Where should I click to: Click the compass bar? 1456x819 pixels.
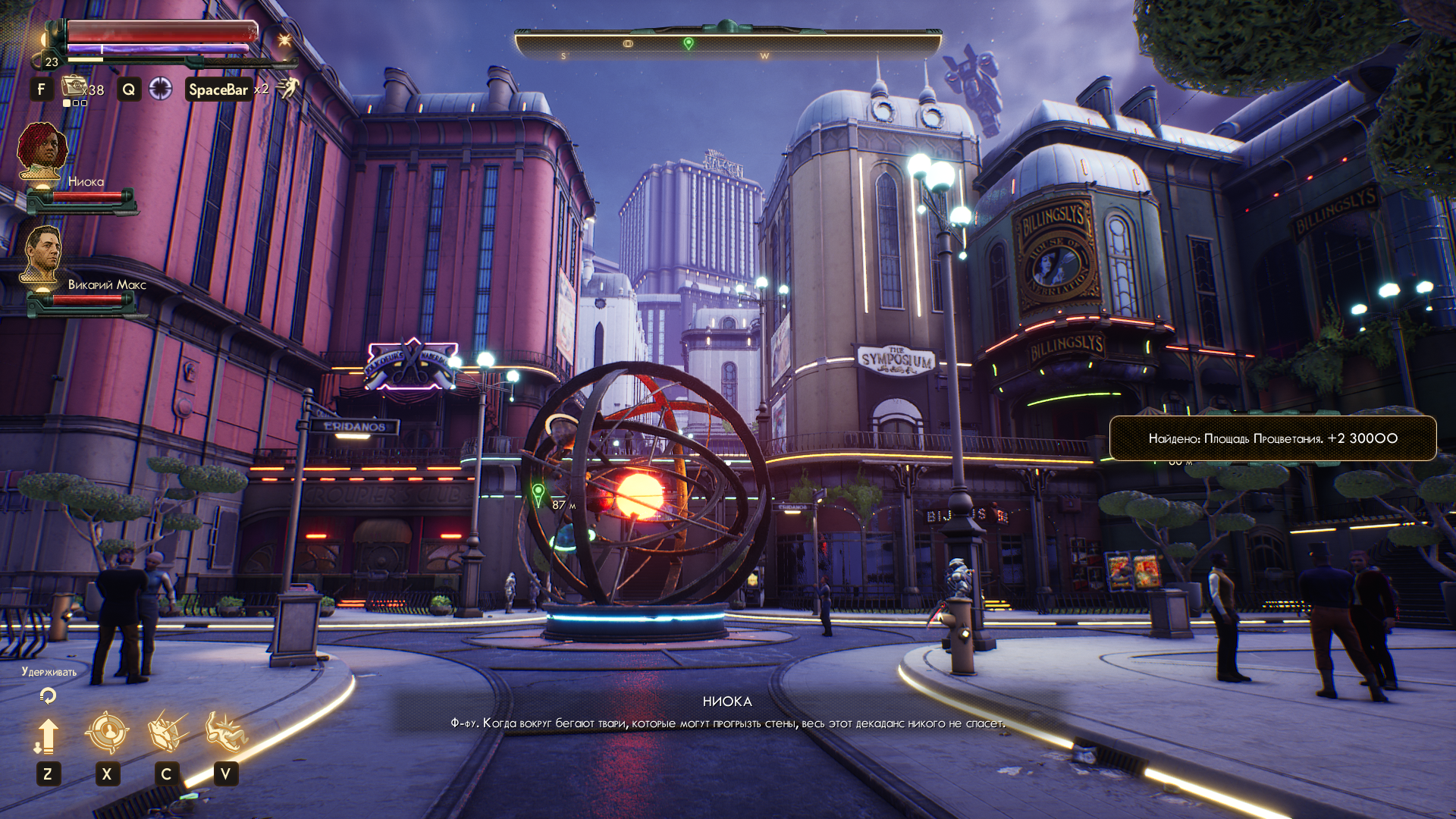click(728, 44)
